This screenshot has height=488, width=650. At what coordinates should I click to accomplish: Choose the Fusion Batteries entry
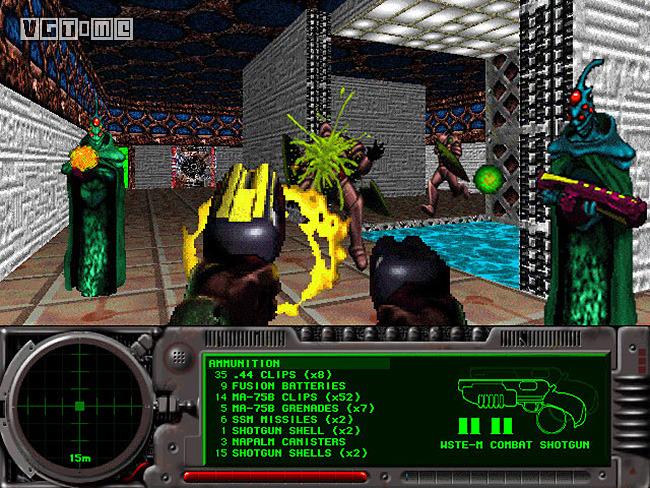(x=275, y=385)
